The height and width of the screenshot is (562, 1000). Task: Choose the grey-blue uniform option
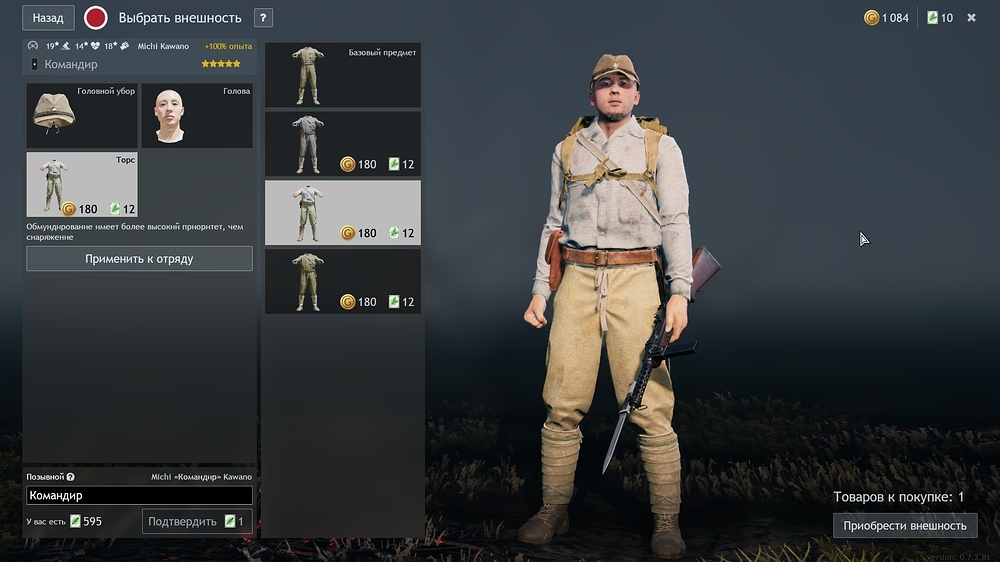[x=342, y=144]
